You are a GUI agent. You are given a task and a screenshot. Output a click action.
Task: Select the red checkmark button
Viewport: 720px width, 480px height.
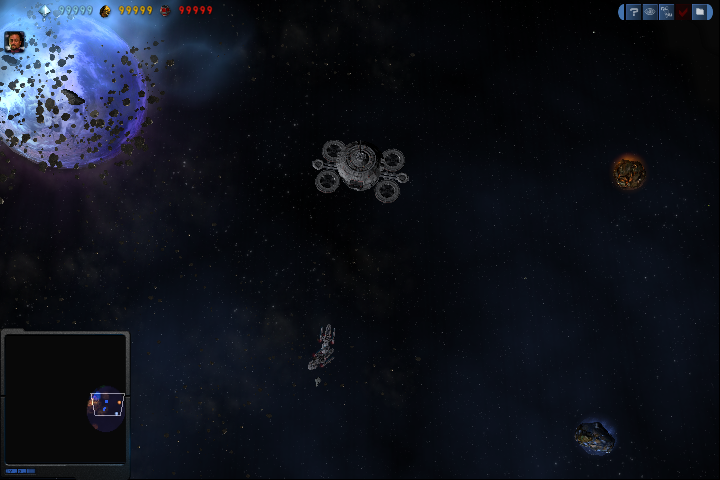click(x=683, y=12)
